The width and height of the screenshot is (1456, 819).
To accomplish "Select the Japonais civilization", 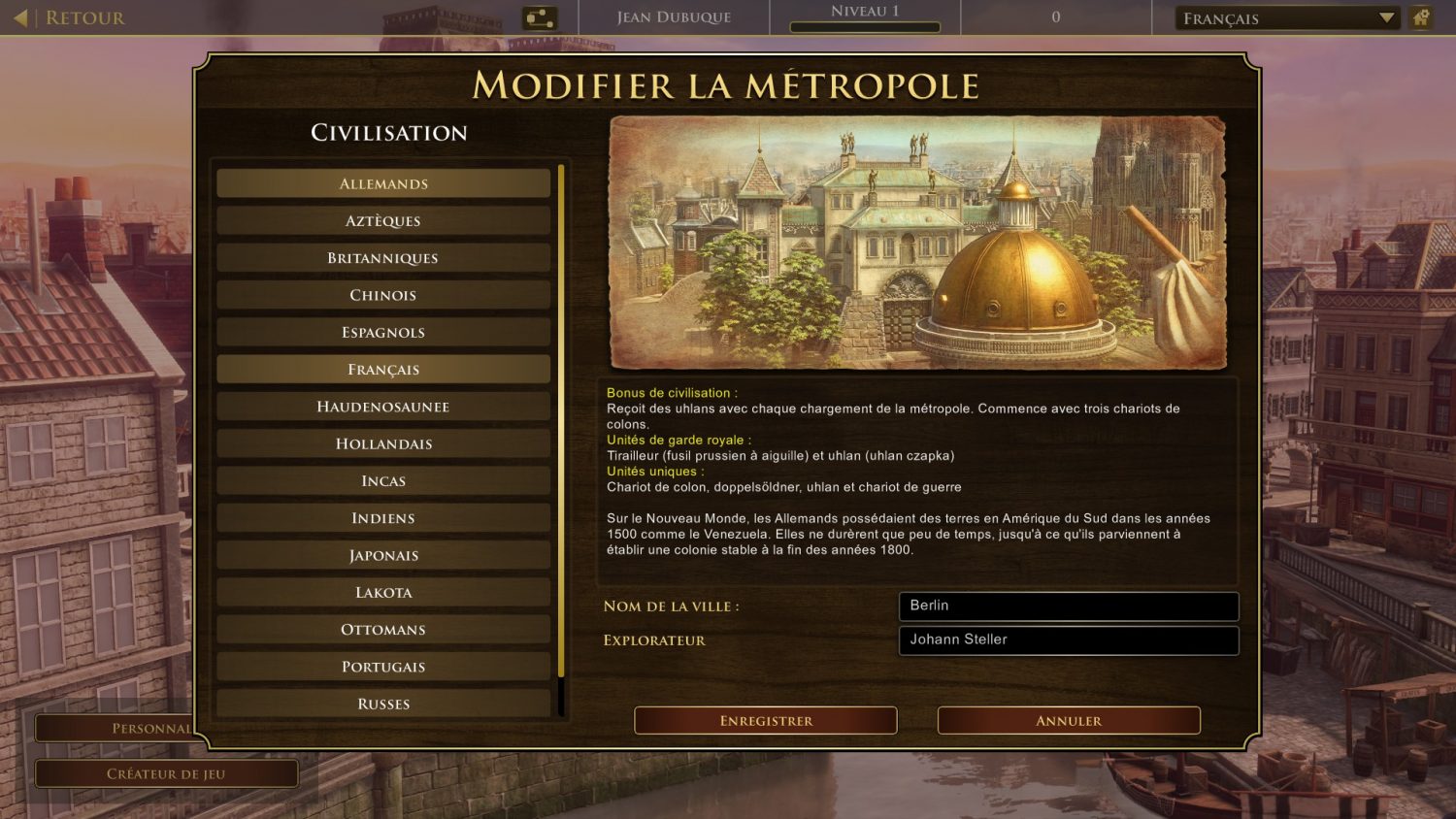I will pyautogui.click(x=383, y=555).
